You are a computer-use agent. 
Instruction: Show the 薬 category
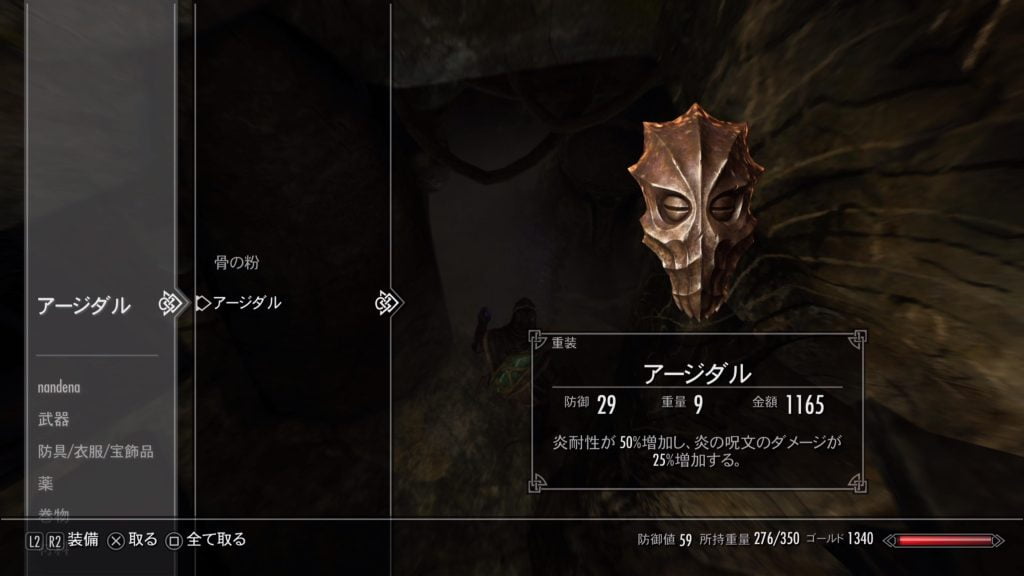pos(45,483)
